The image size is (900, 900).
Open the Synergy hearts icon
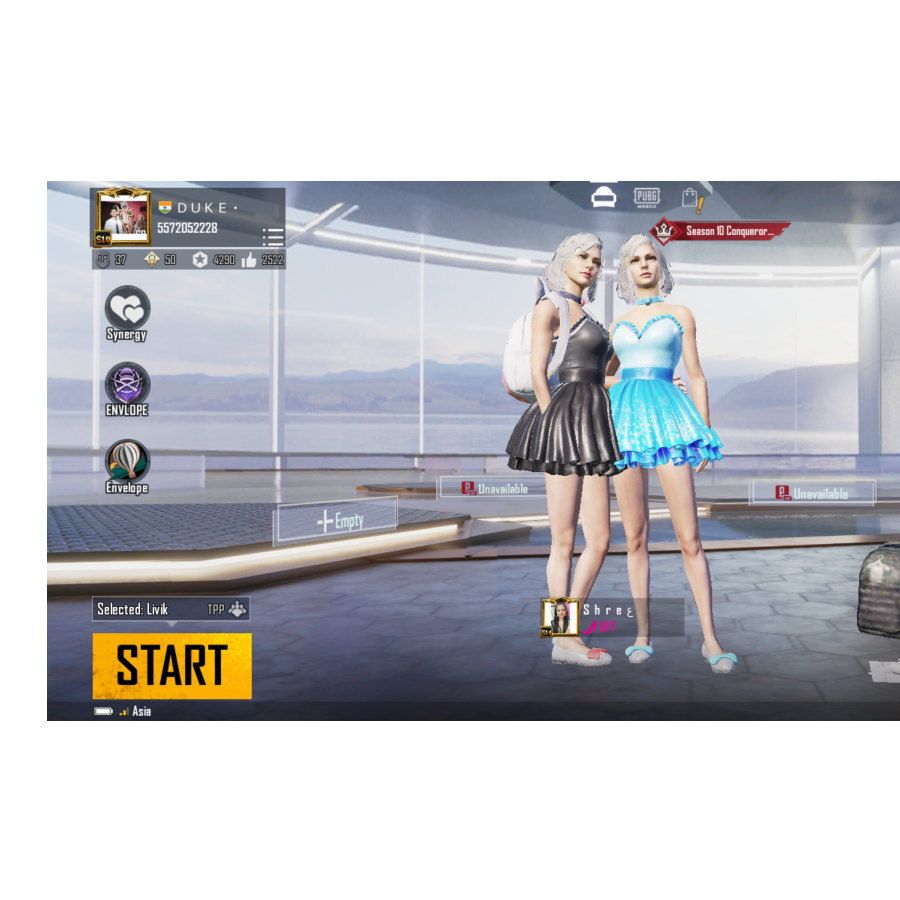click(127, 308)
